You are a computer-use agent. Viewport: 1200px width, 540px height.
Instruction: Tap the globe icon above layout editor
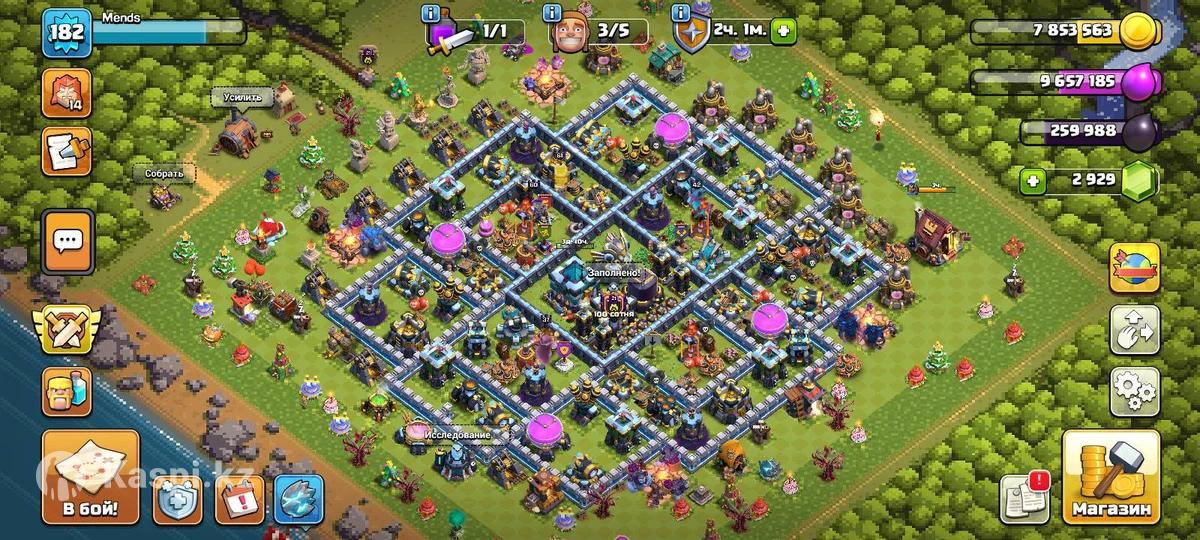1134,266
